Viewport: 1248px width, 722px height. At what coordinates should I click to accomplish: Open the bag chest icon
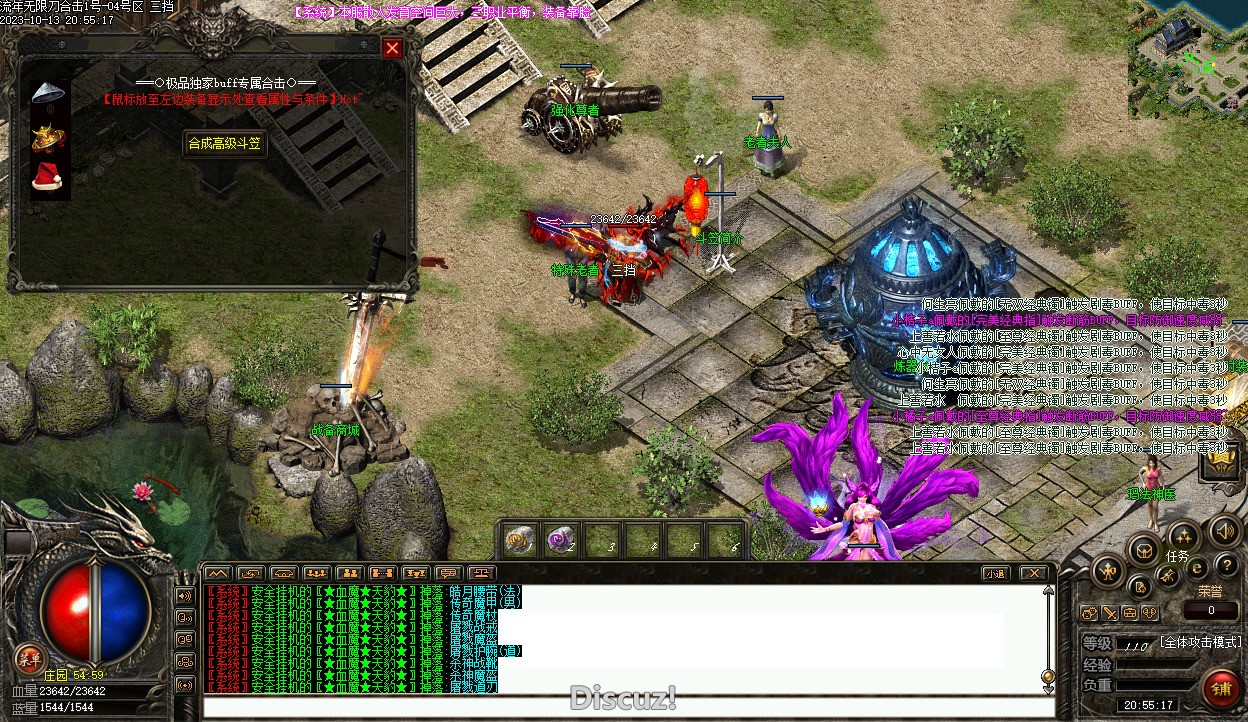(x=1143, y=549)
